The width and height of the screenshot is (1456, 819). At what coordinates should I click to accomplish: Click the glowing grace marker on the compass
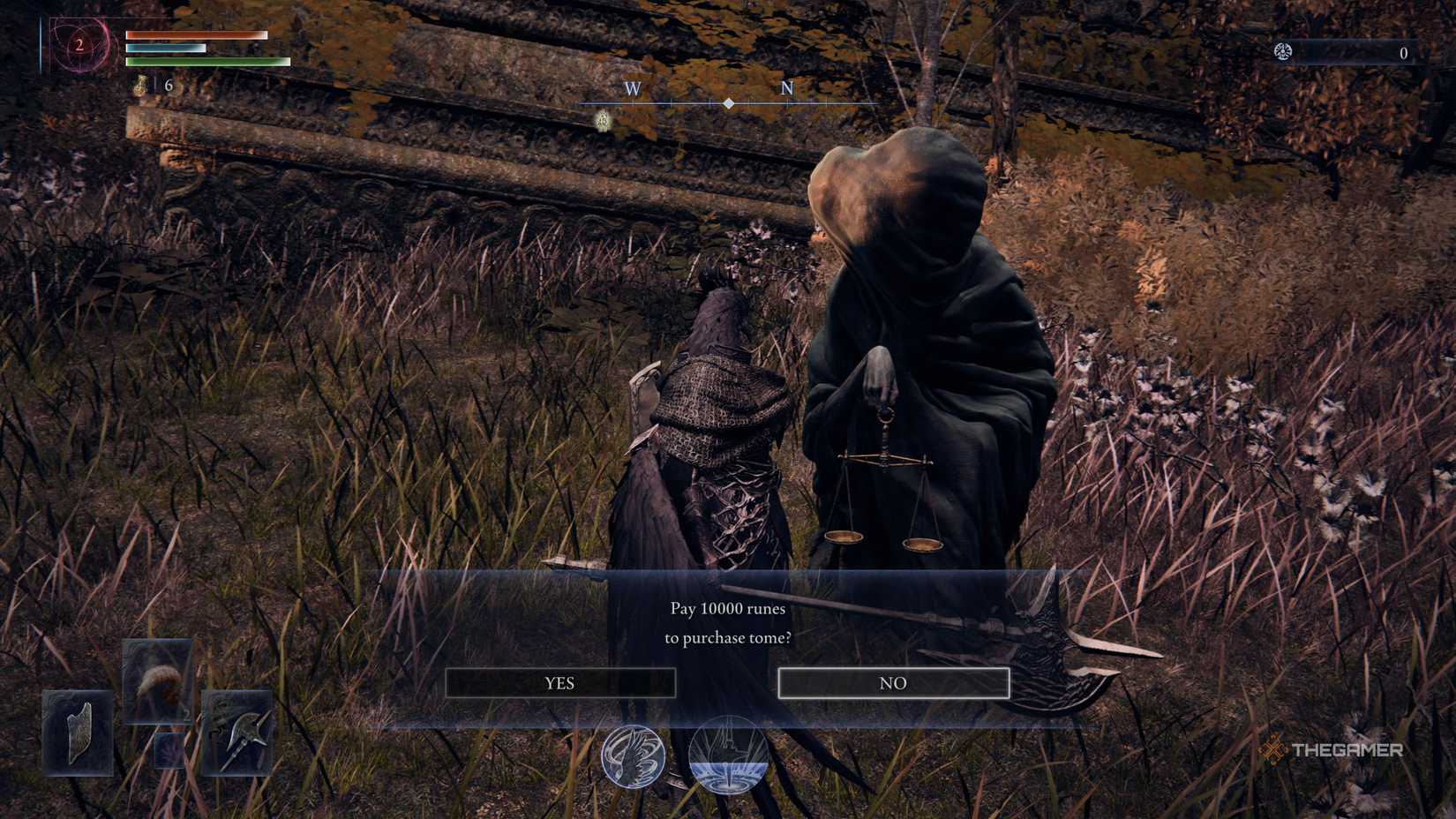(x=604, y=119)
